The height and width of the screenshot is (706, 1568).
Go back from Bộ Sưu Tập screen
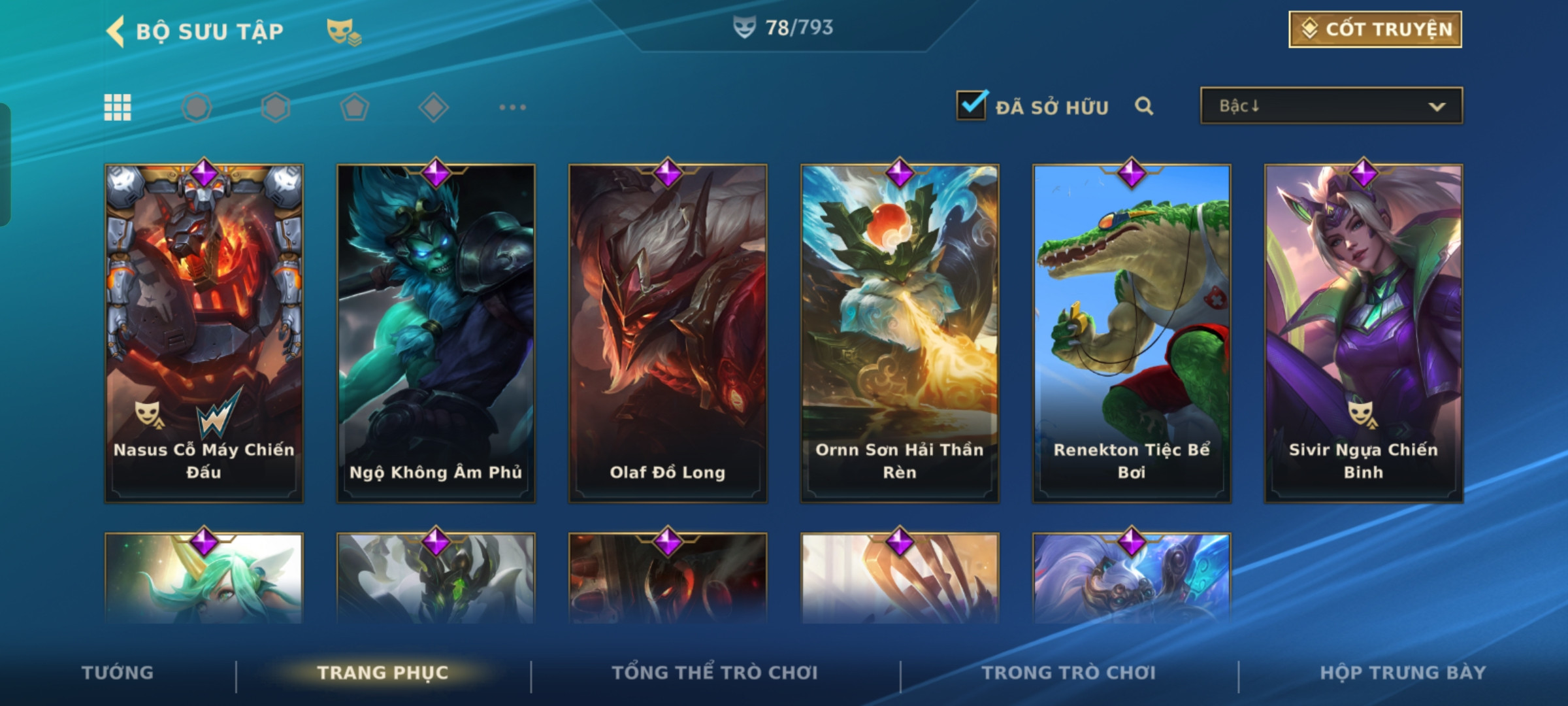116,31
